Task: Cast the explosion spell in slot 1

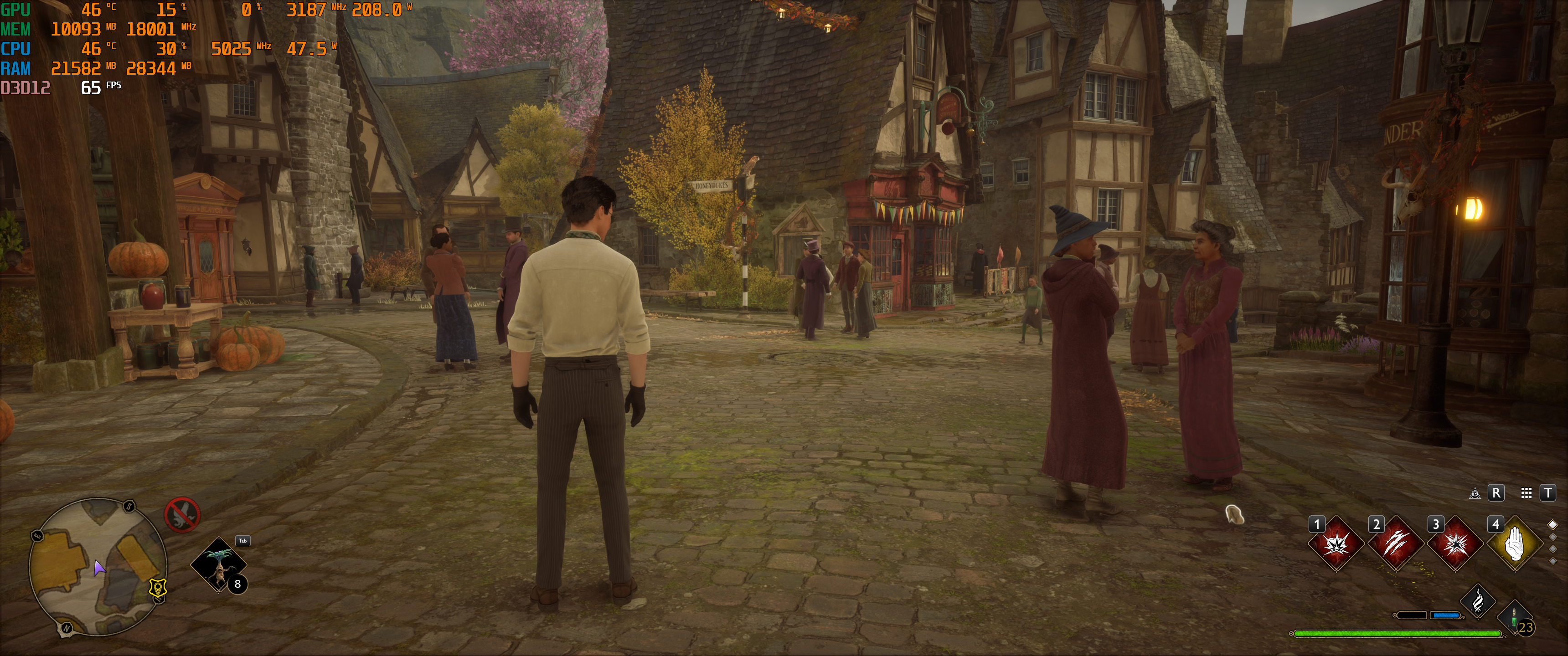Action: 1336,543
